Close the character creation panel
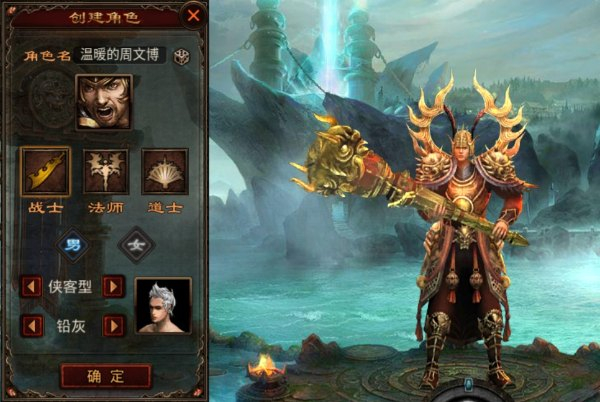The height and width of the screenshot is (402, 600). 192,16
